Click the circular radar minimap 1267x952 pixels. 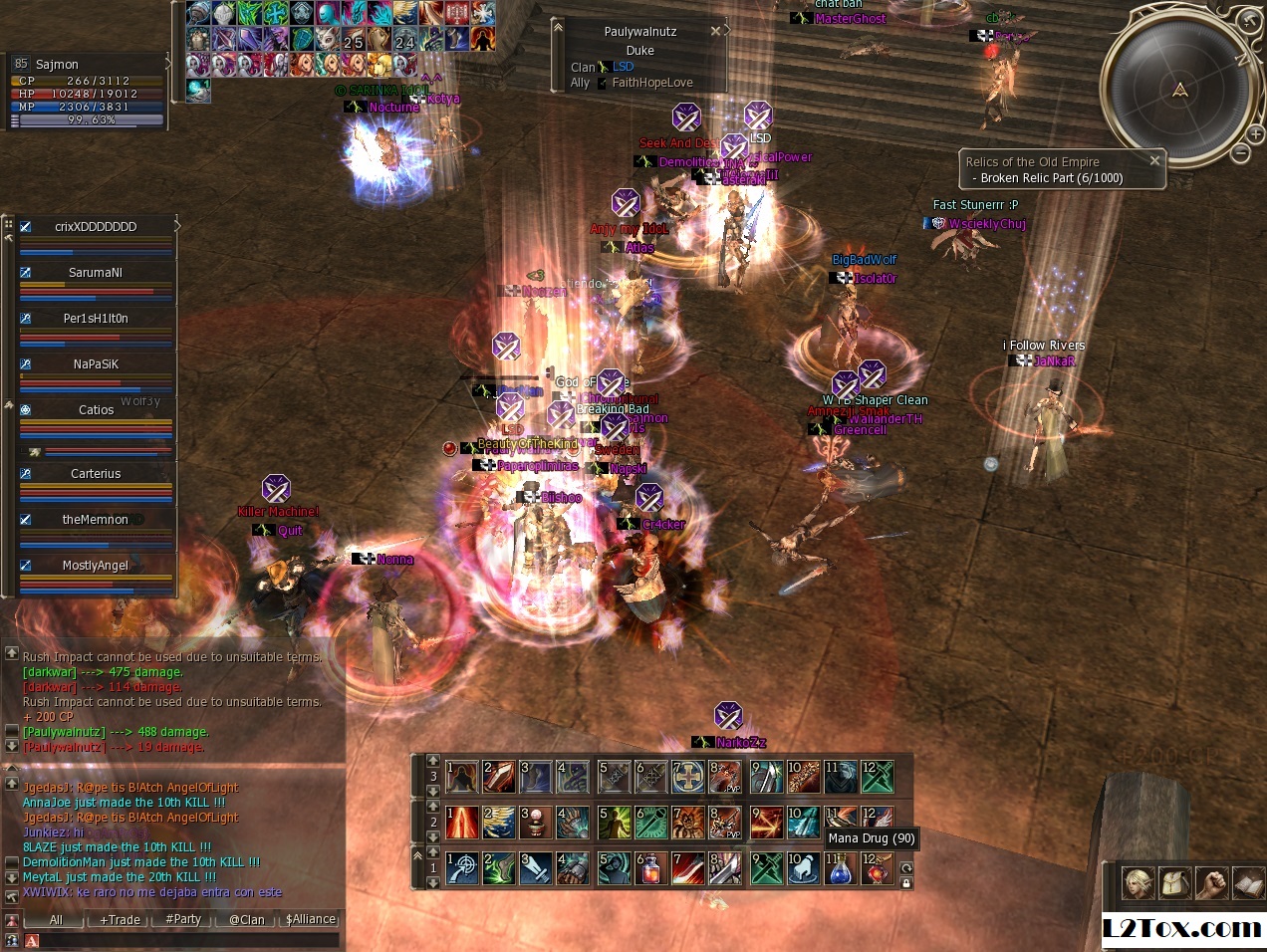[1179, 92]
